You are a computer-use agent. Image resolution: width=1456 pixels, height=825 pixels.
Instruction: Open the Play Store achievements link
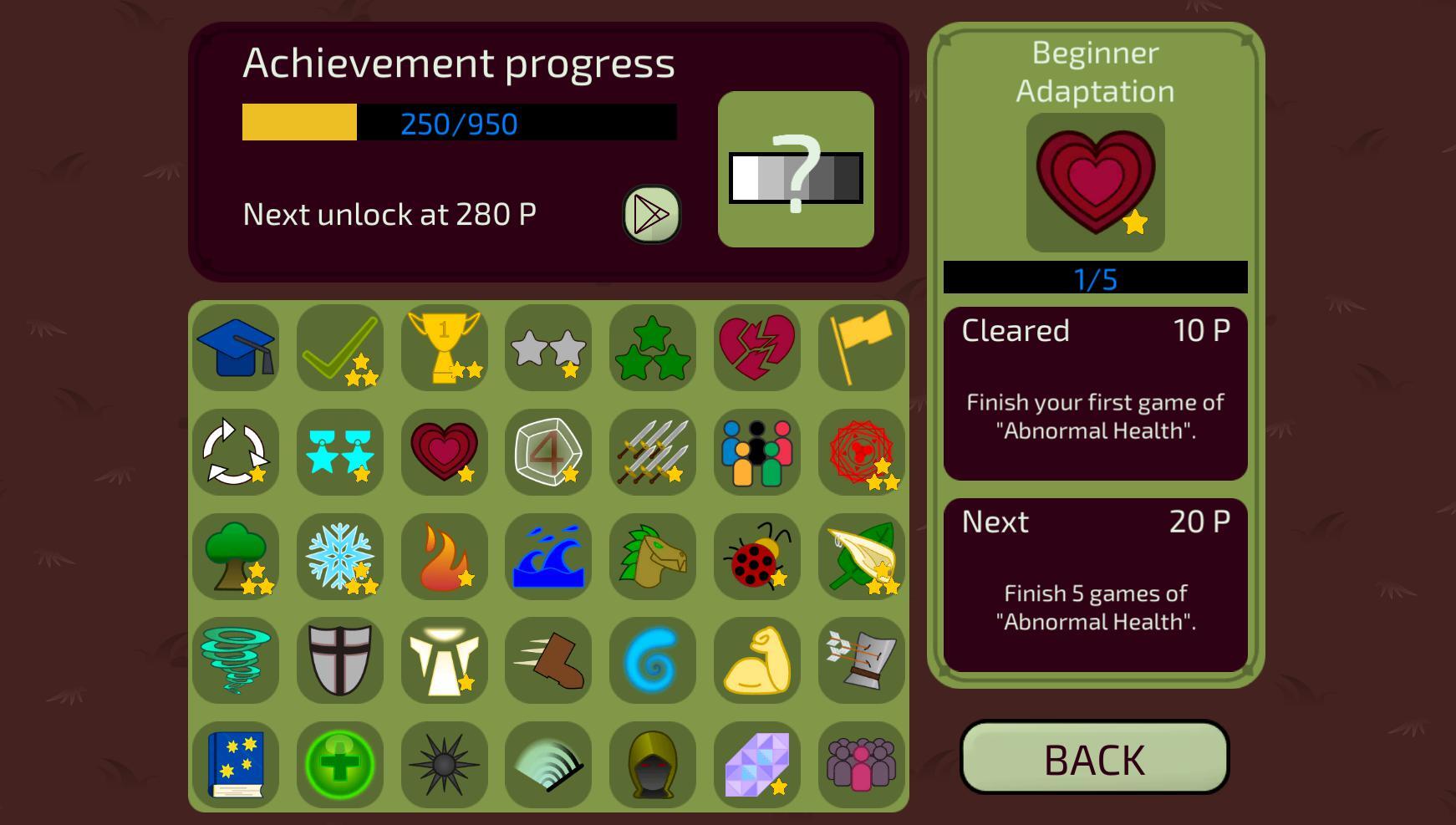[651, 215]
